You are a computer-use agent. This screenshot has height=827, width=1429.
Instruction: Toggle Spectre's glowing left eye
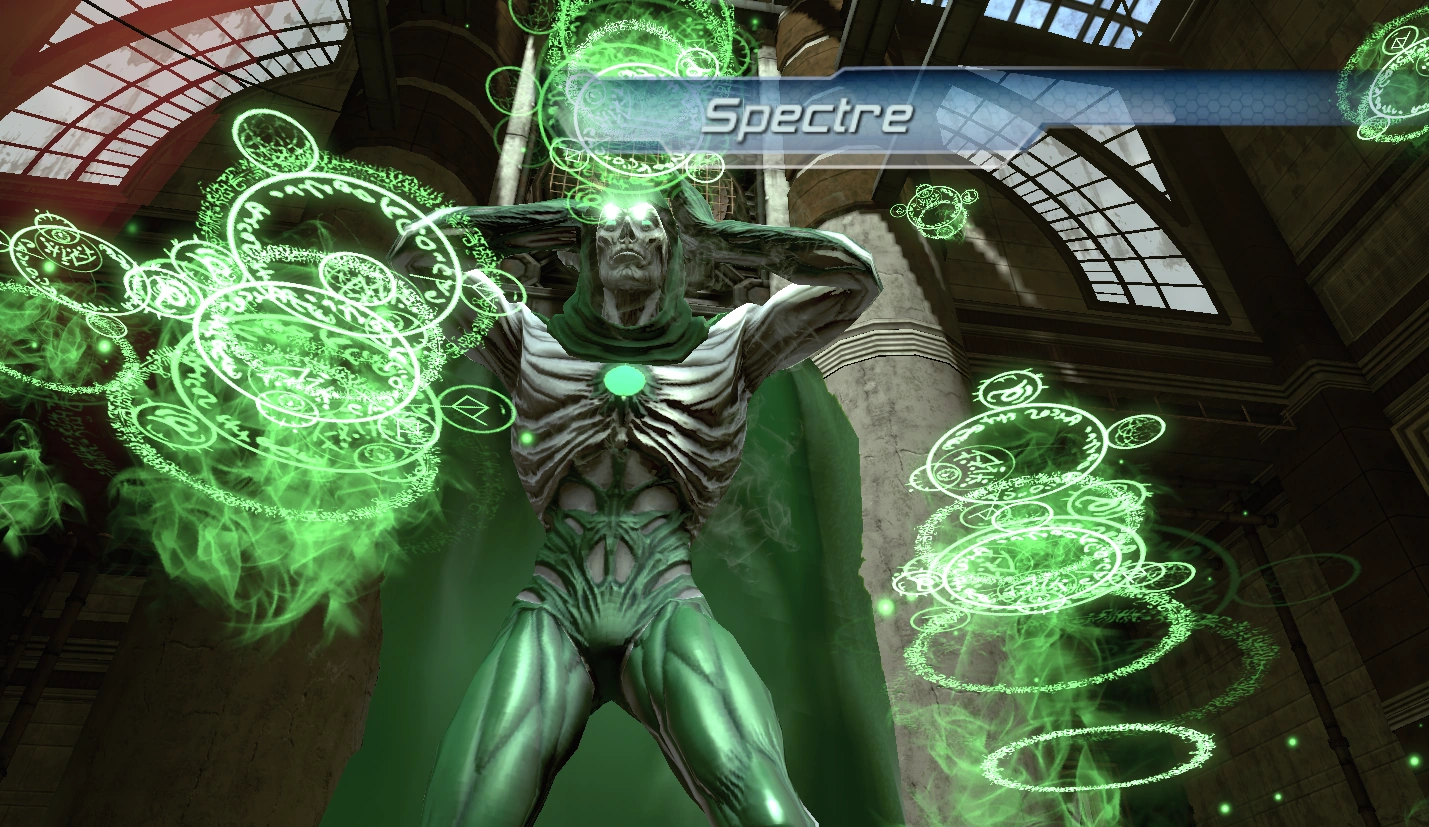click(x=640, y=208)
